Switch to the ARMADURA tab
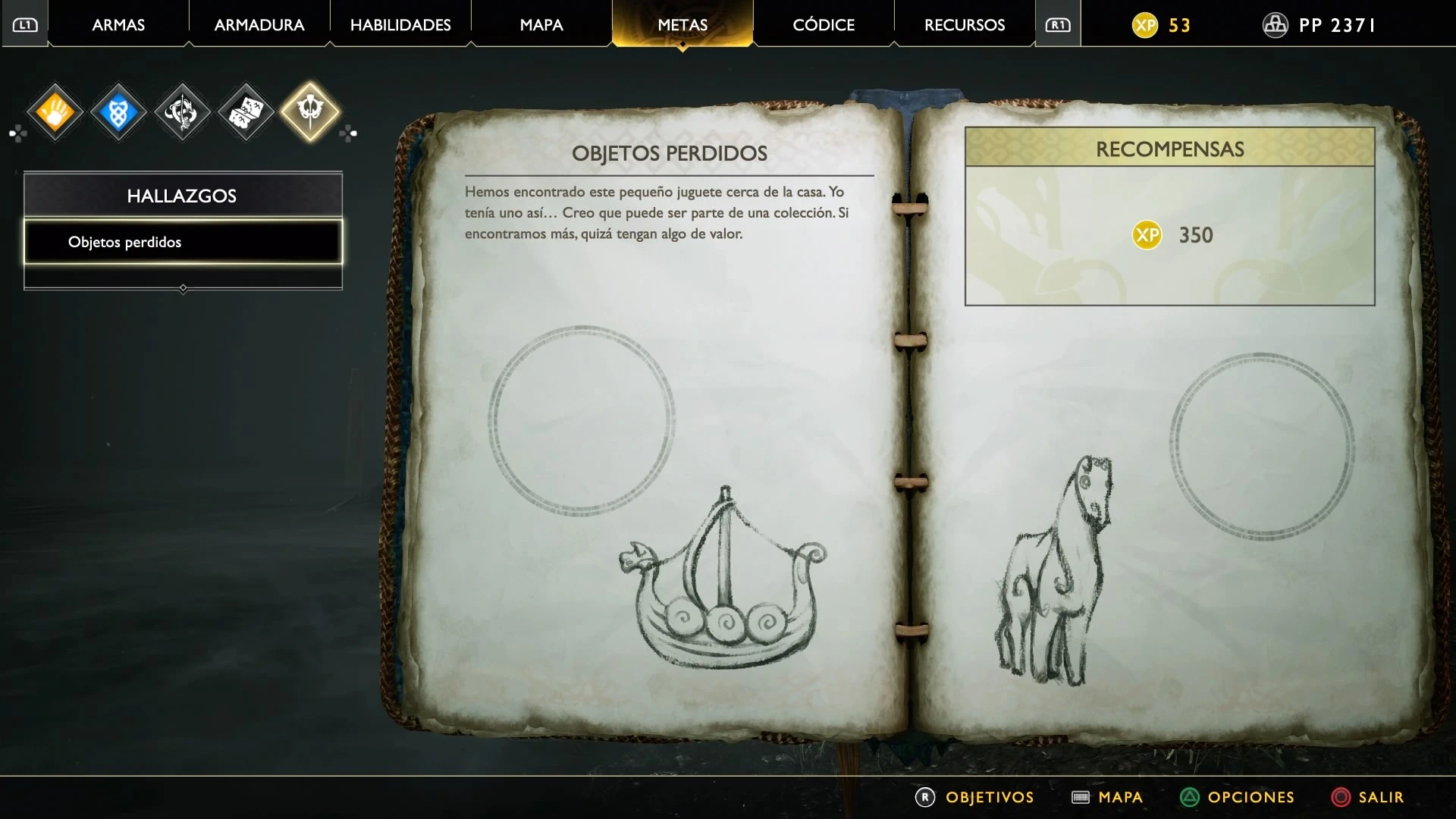 click(x=259, y=25)
